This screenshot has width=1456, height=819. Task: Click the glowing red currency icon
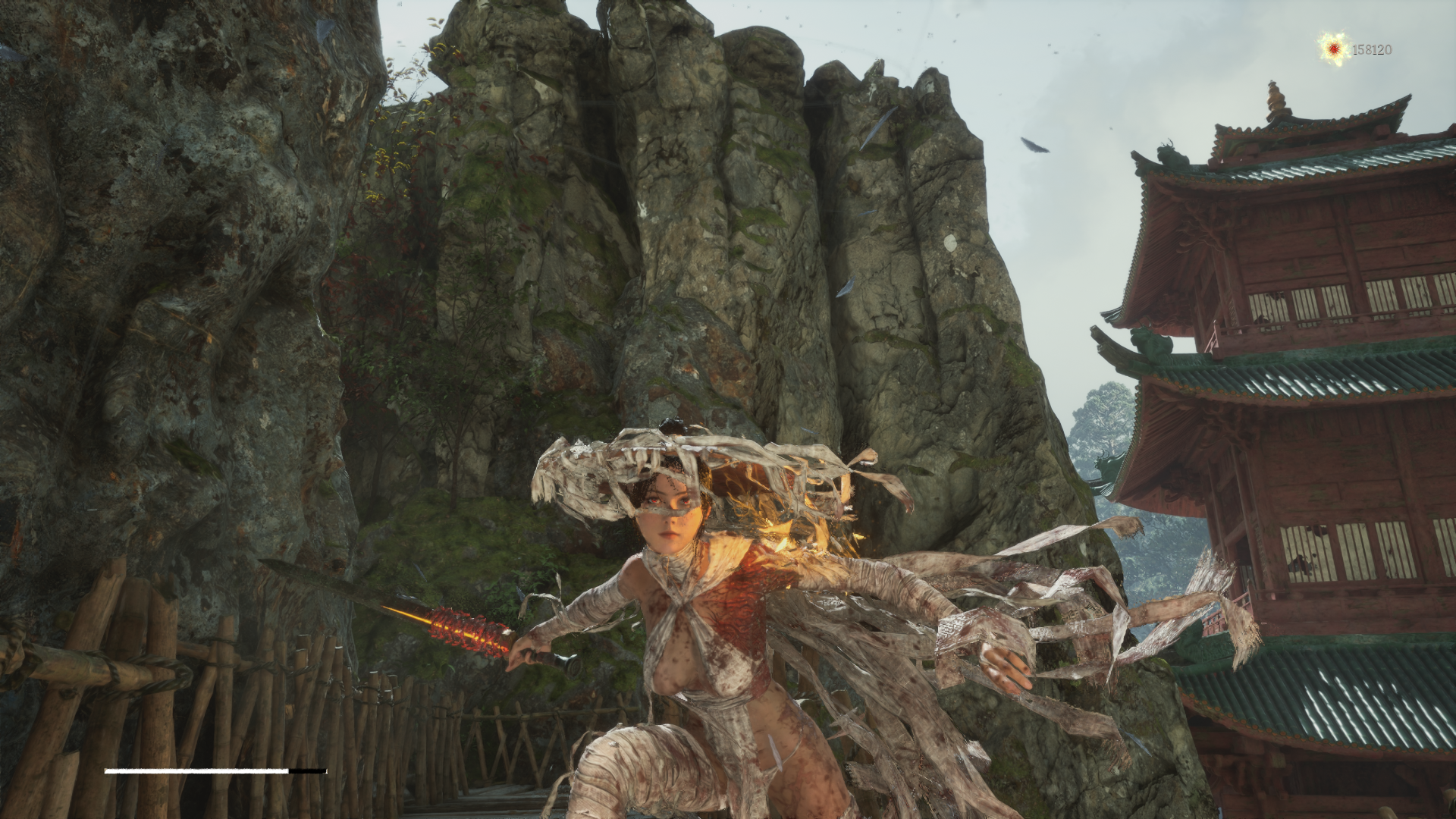tap(1333, 49)
